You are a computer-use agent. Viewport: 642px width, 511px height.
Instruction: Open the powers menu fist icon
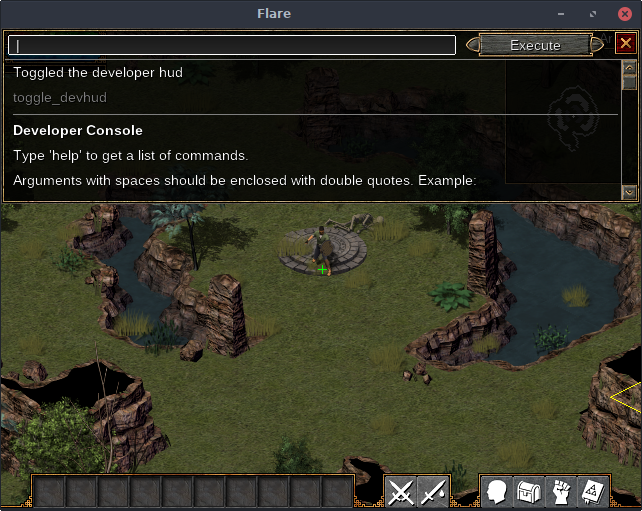pos(561,492)
